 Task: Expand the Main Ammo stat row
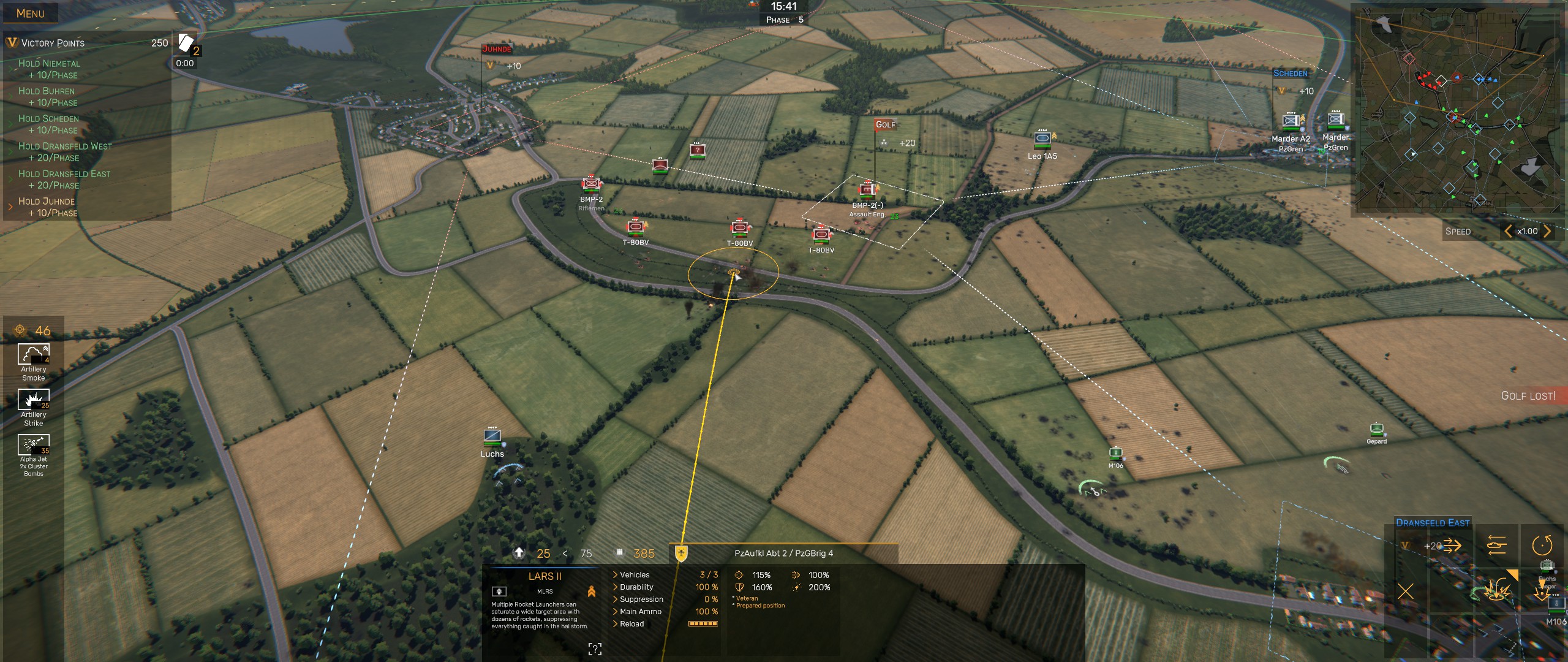(639, 612)
